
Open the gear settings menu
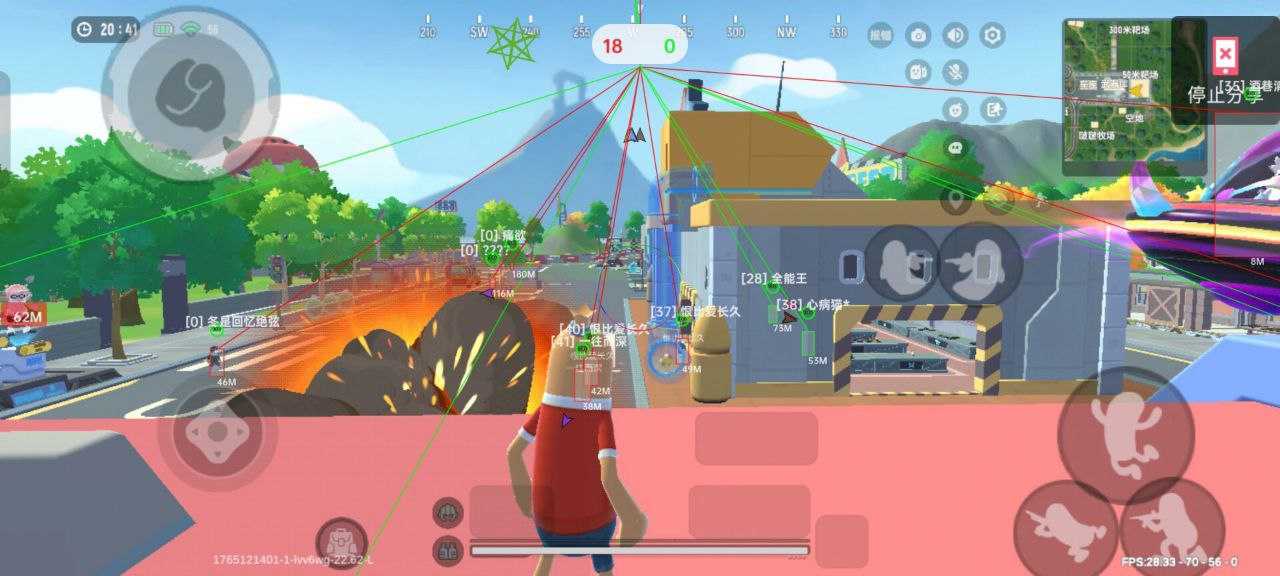pyautogui.click(x=992, y=36)
